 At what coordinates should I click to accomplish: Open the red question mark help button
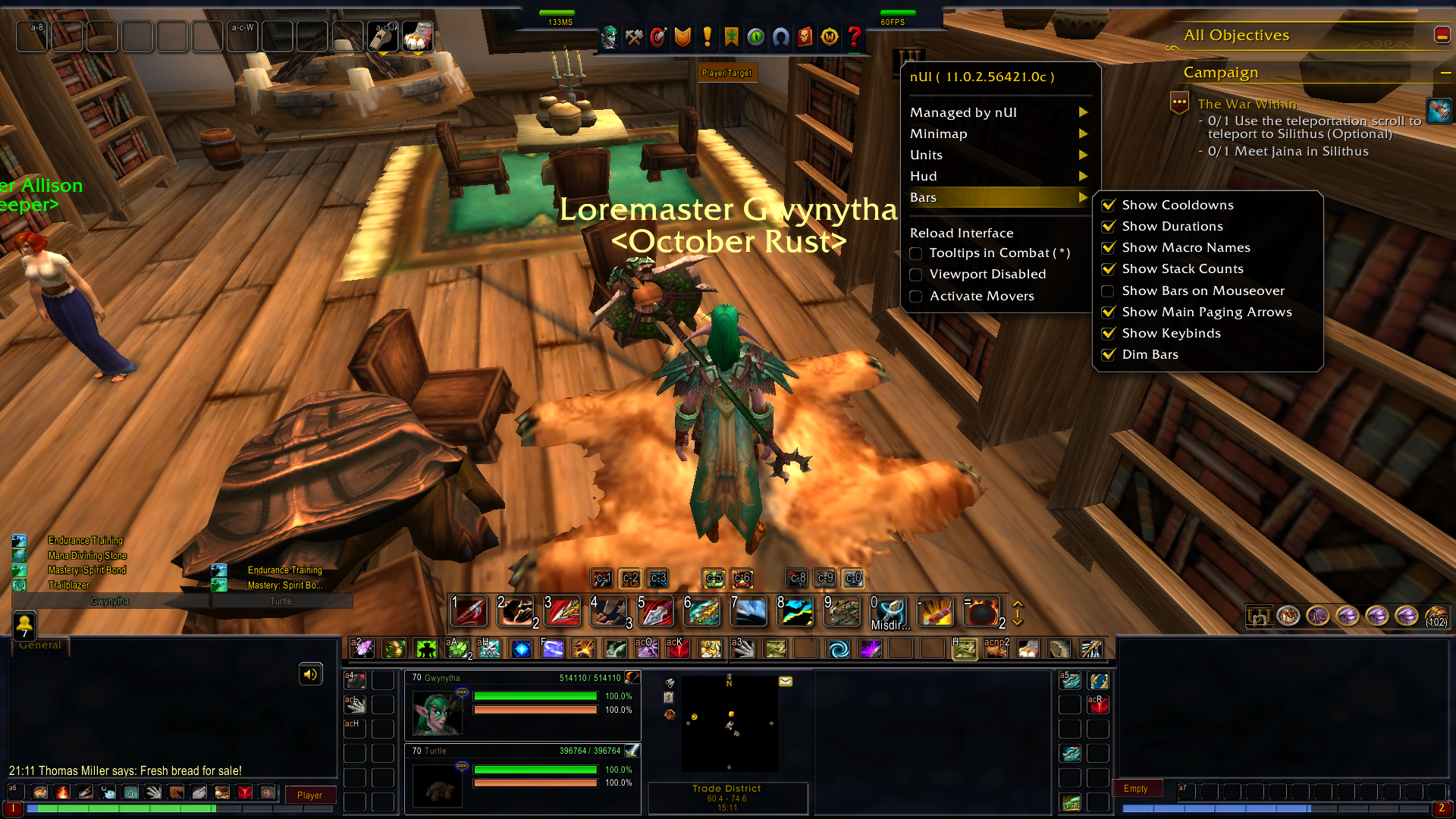(855, 36)
